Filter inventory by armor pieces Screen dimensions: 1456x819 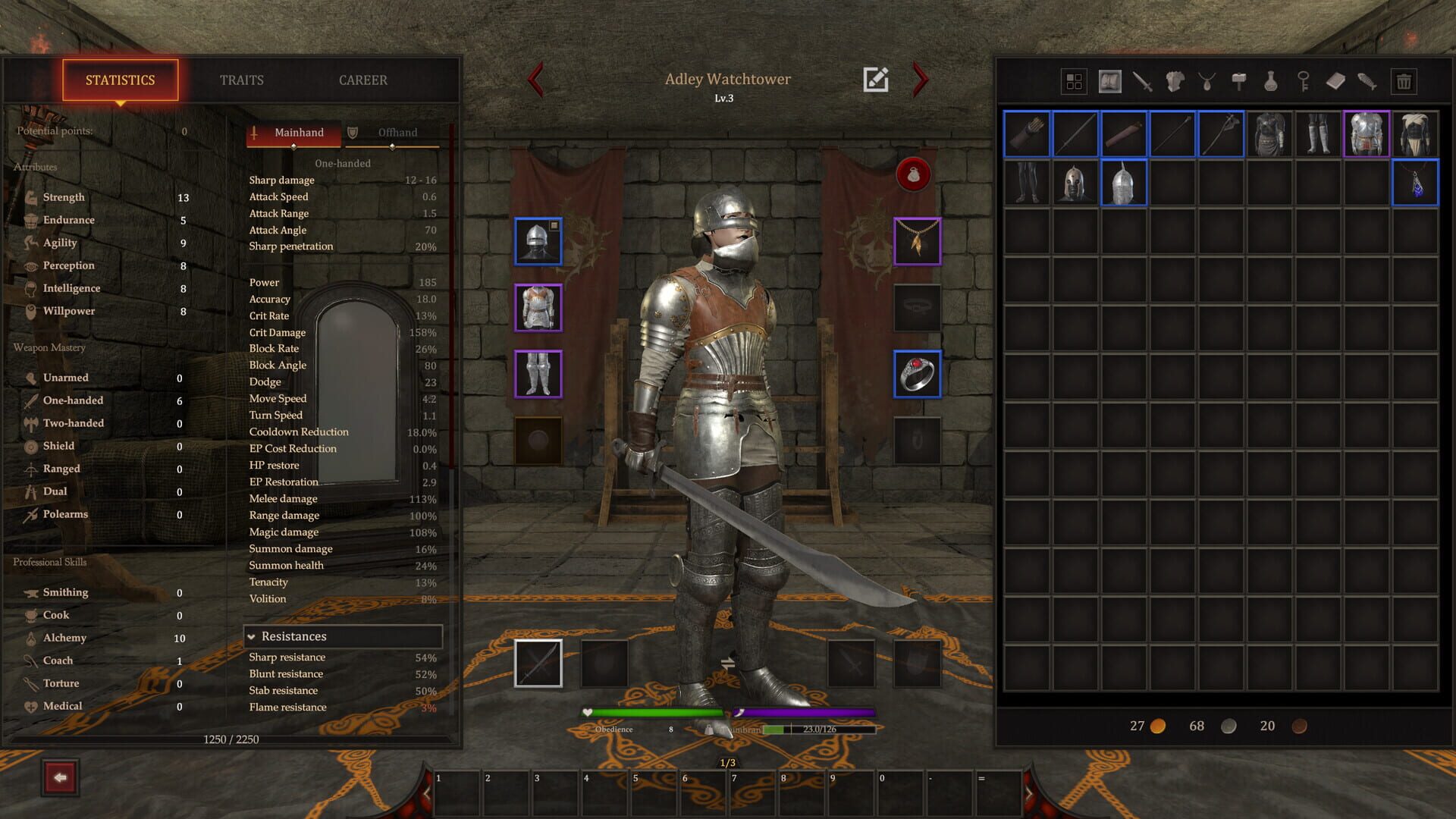[x=1174, y=81]
